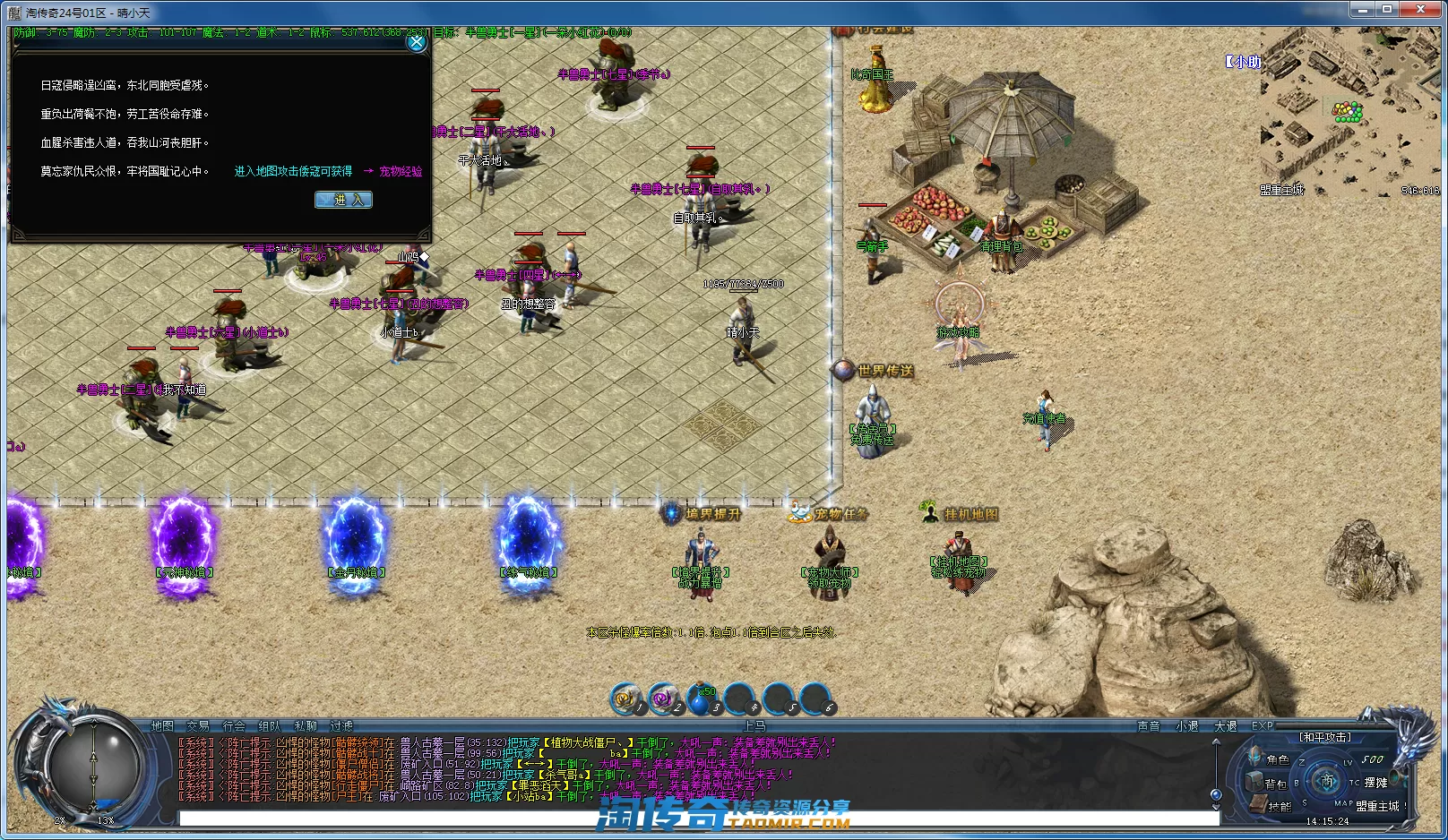The height and width of the screenshot is (840, 1448).
Task: Use the blue potion in hotbar slot 3
Action: pyautogui.click(x=700, y=699)
